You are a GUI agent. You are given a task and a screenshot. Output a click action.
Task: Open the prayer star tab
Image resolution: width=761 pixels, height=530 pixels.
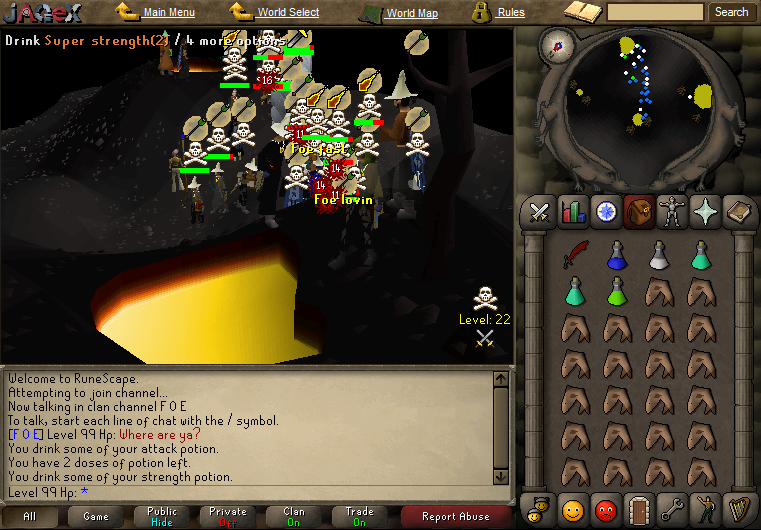[x=704, y=211]
